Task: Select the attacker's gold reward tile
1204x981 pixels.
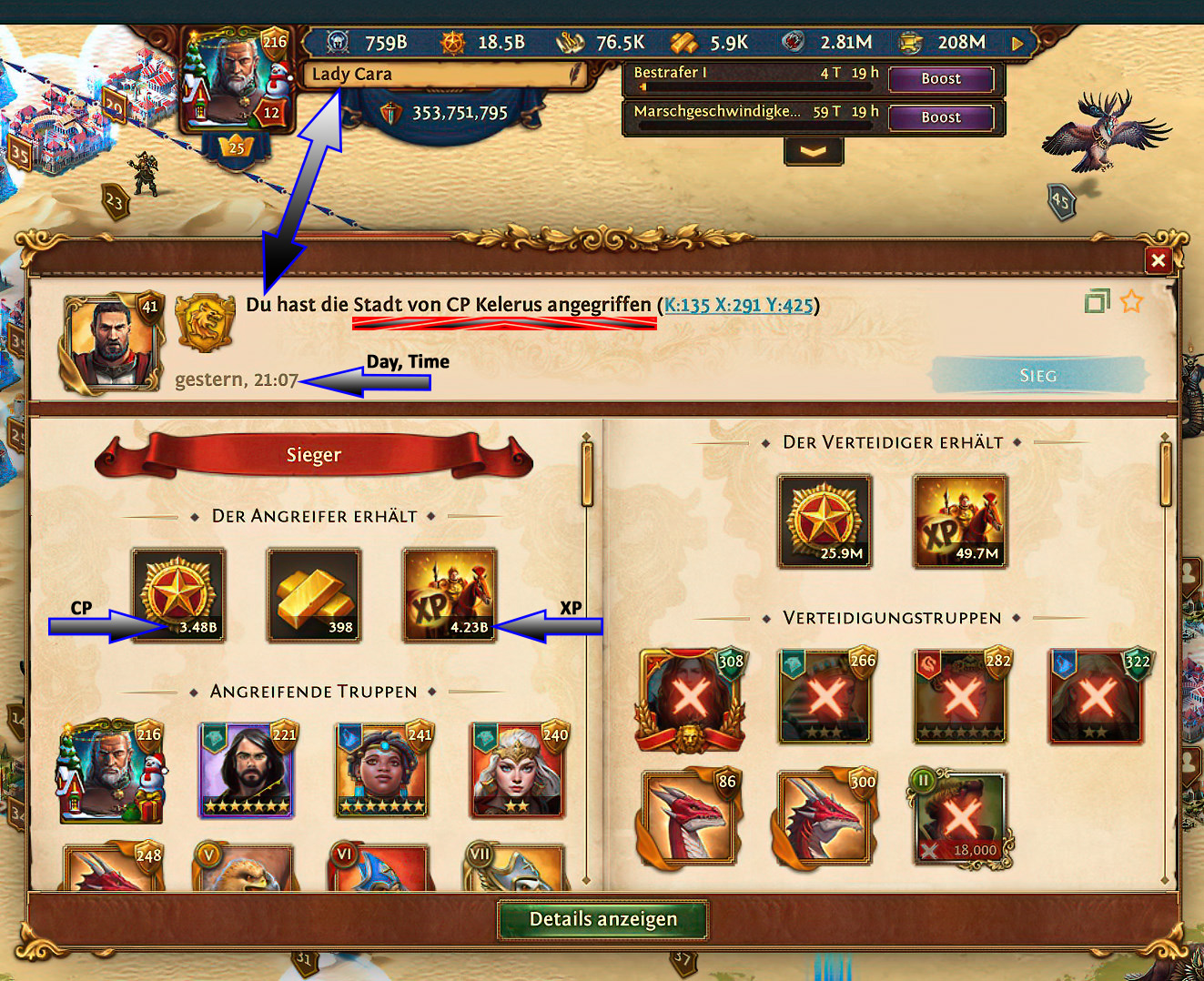Action: (x=314, y=595)
